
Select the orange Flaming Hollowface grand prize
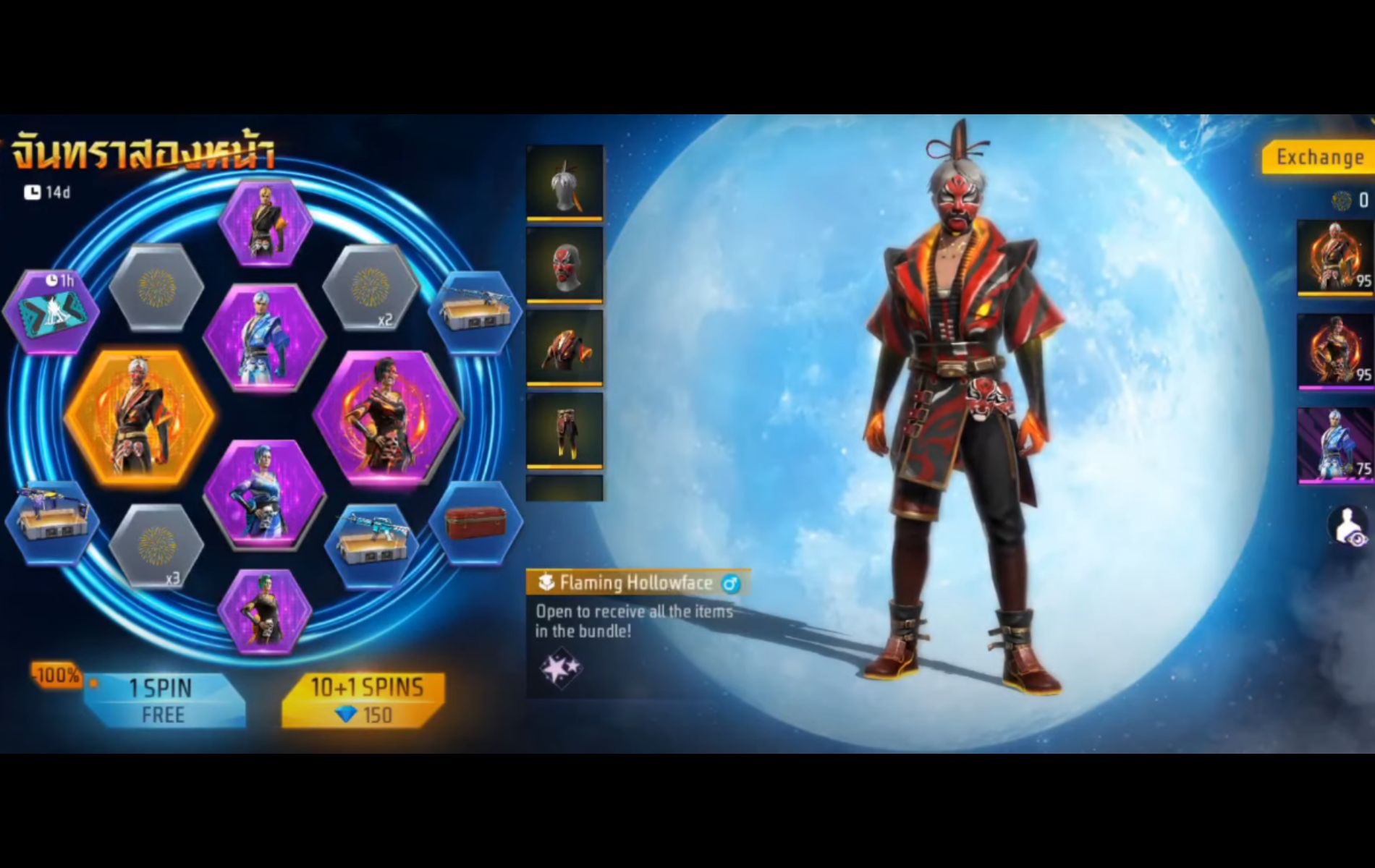(140, 416)
